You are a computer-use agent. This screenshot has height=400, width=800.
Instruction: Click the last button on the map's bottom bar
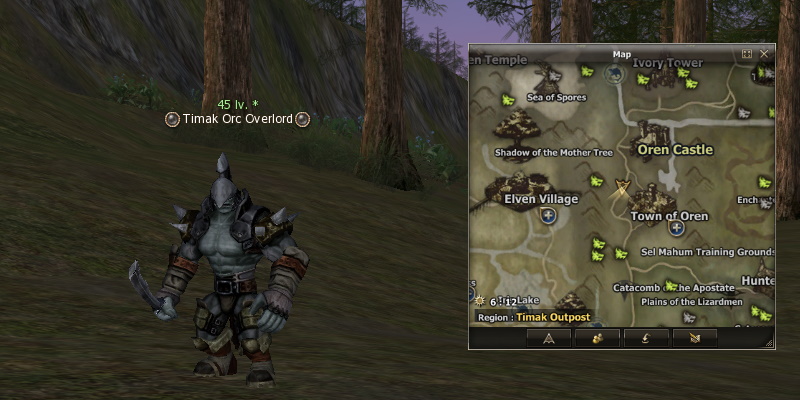(696, 338)
